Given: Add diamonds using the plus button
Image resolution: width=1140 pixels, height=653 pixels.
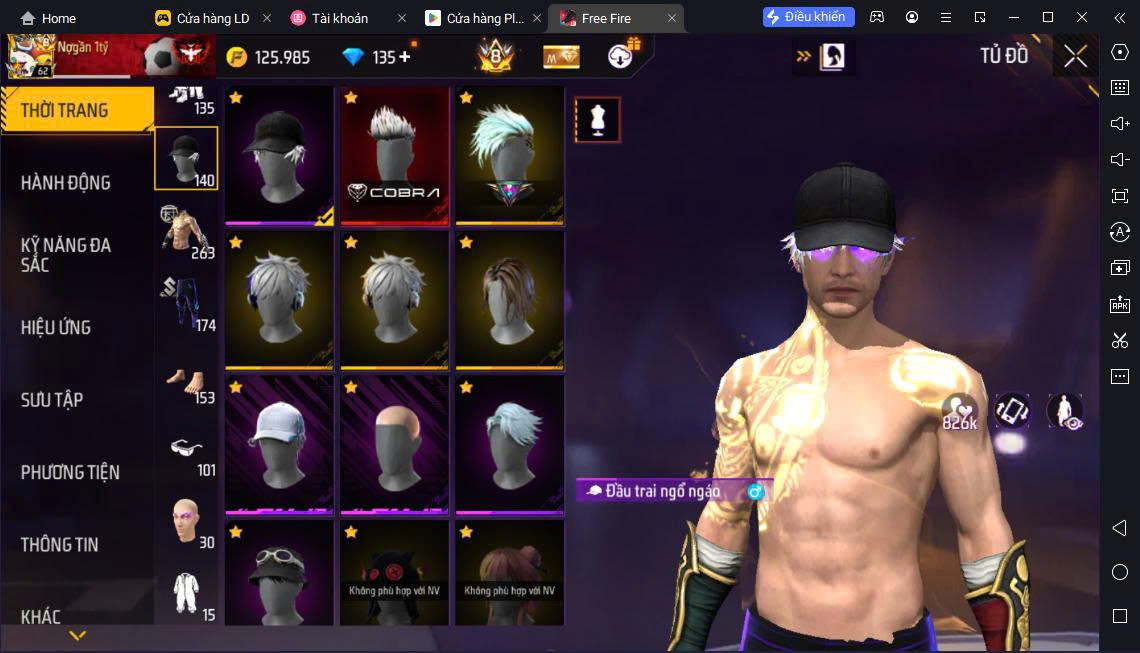Looking at the screenshot, I should [x=405, y=57].
